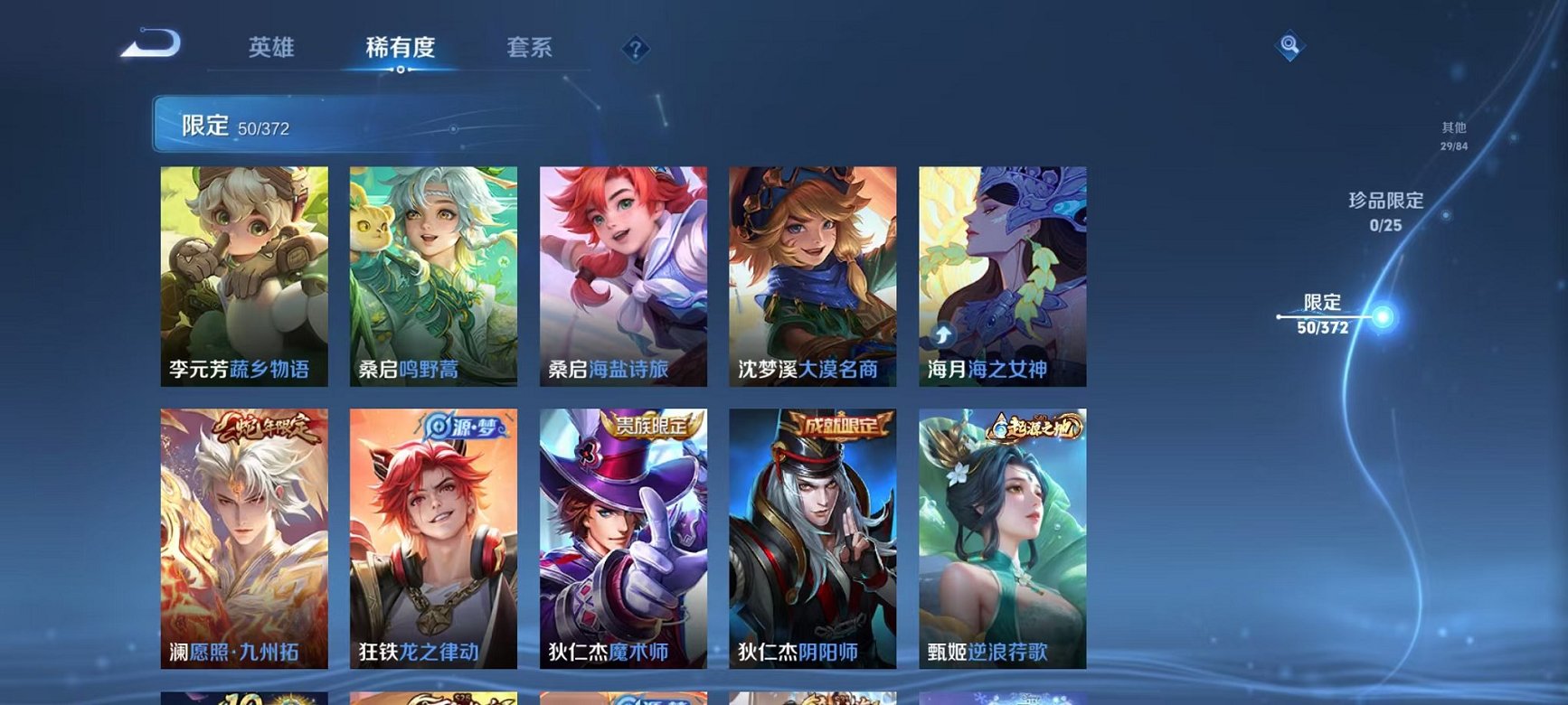
Task: Switch to the 英雄 tab
Action: pos(274,50)
